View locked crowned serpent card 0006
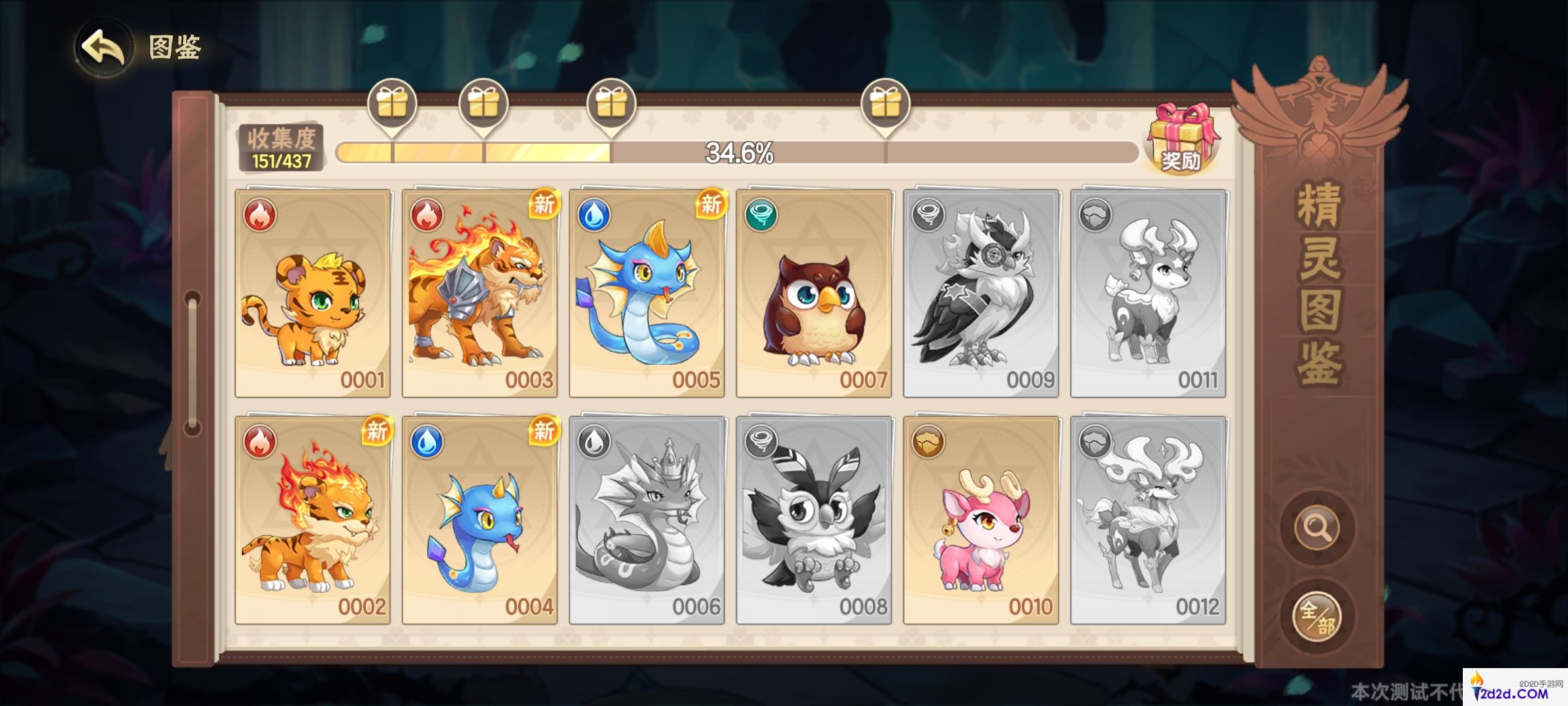 tap(647, 520)
